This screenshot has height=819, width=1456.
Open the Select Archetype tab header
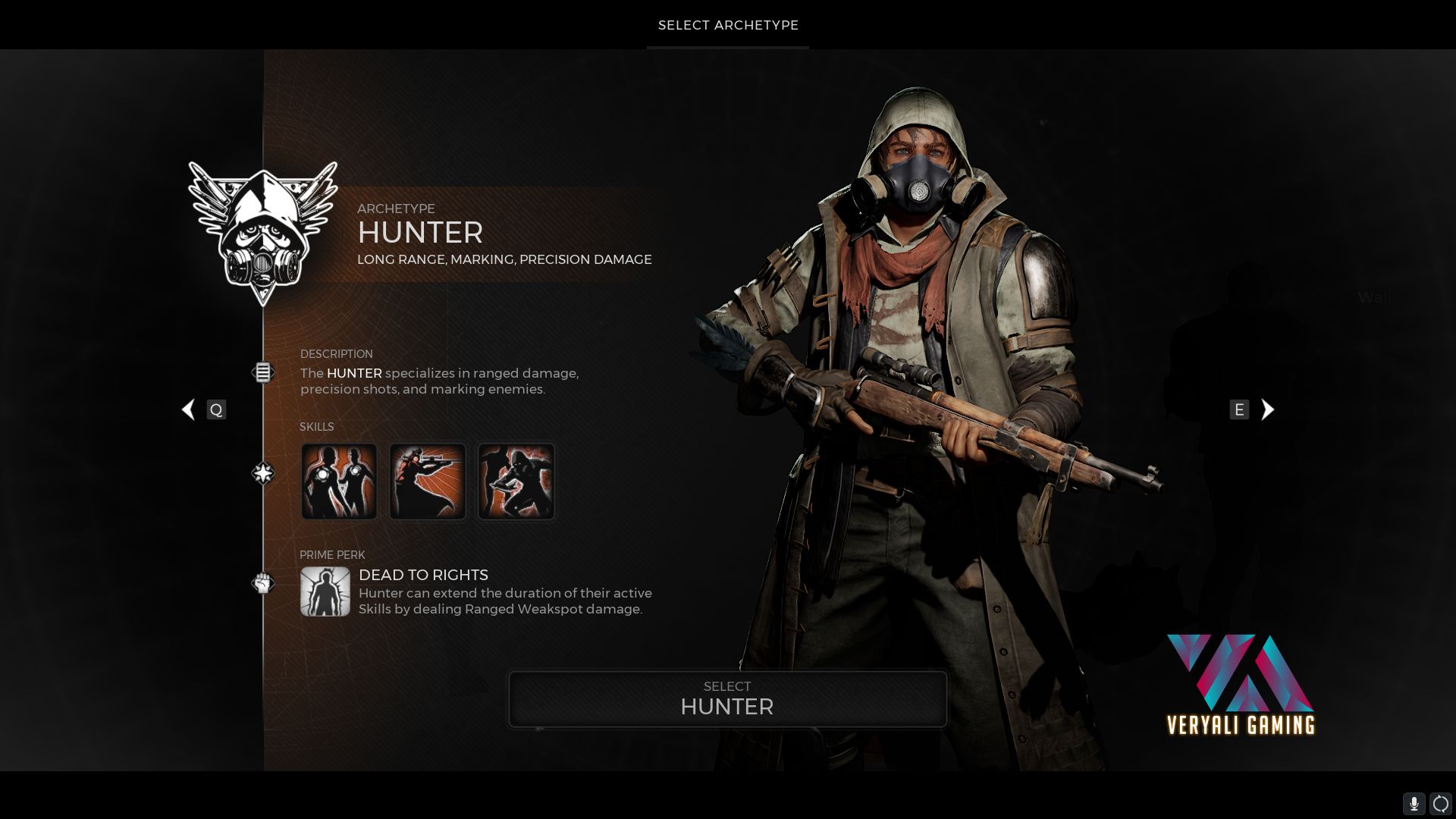coord(728,25)
